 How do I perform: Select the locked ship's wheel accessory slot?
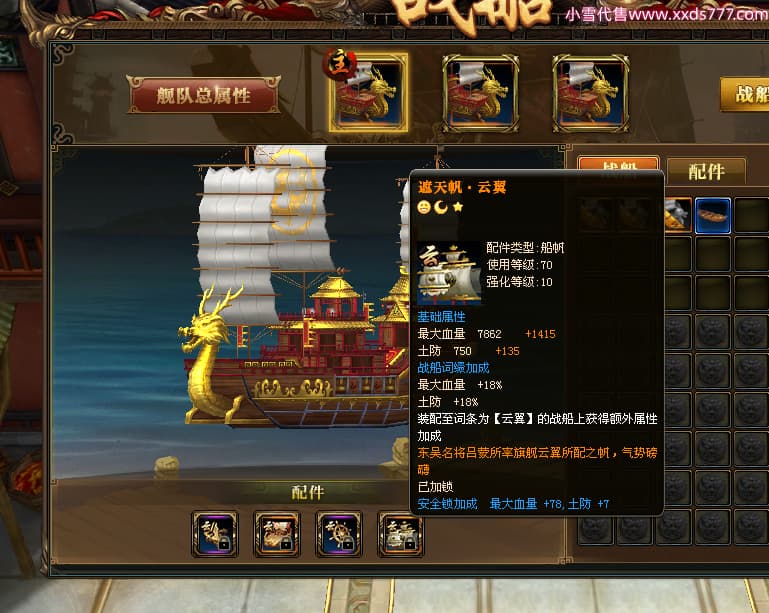339,533
